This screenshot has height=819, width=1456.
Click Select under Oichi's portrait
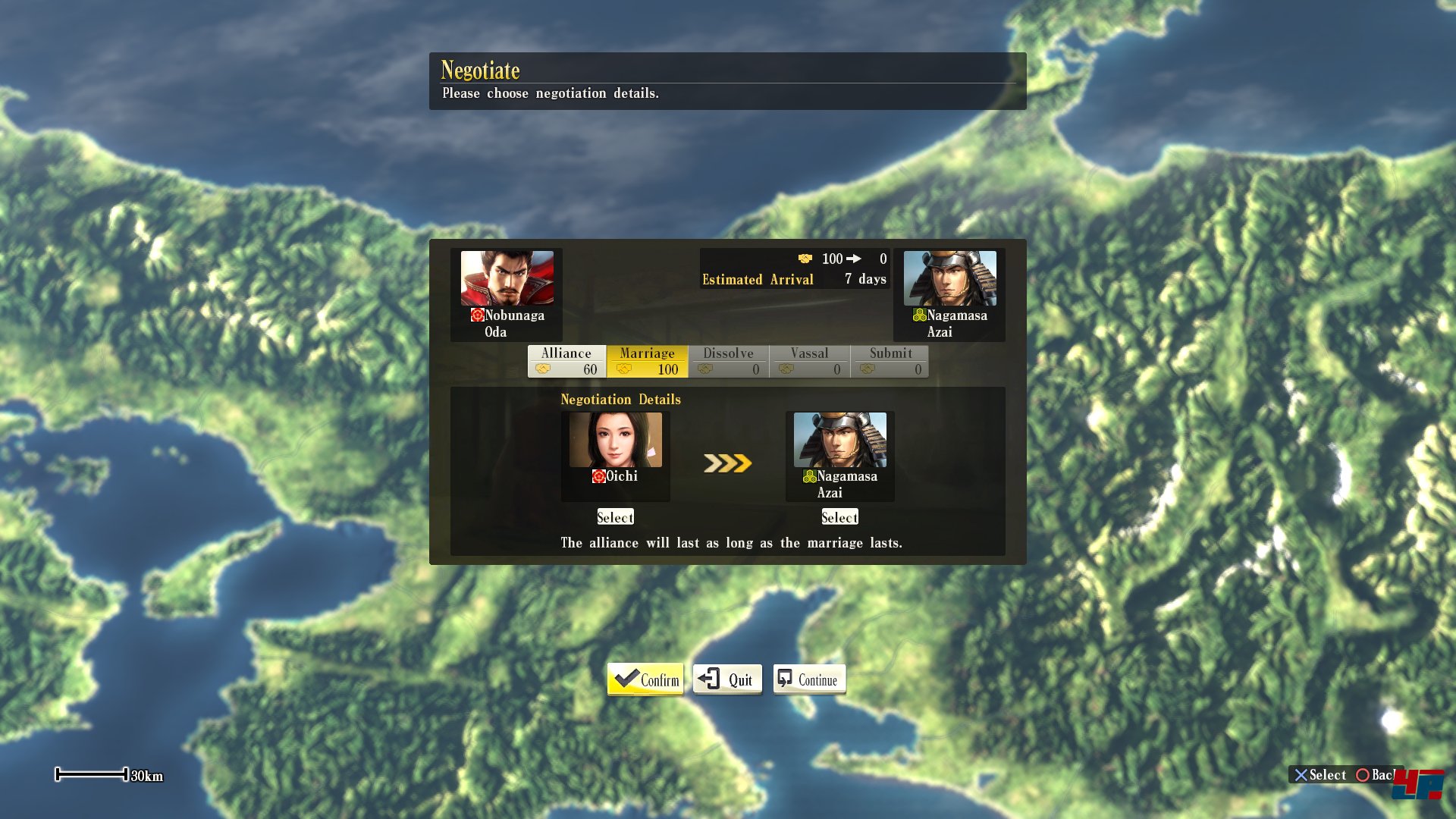[x=614, y=516]
